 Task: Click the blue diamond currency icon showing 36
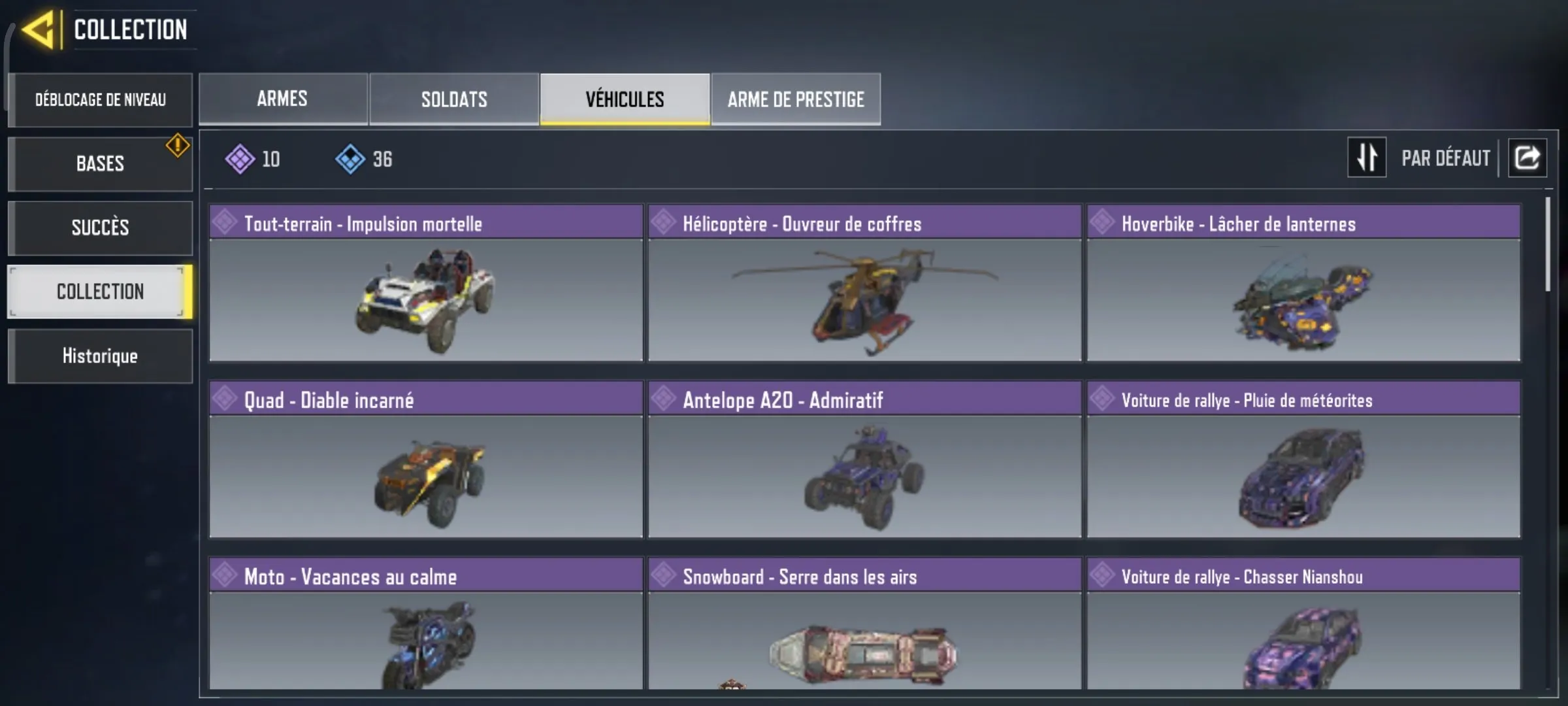pyautogui.click(x=351, y=158)
